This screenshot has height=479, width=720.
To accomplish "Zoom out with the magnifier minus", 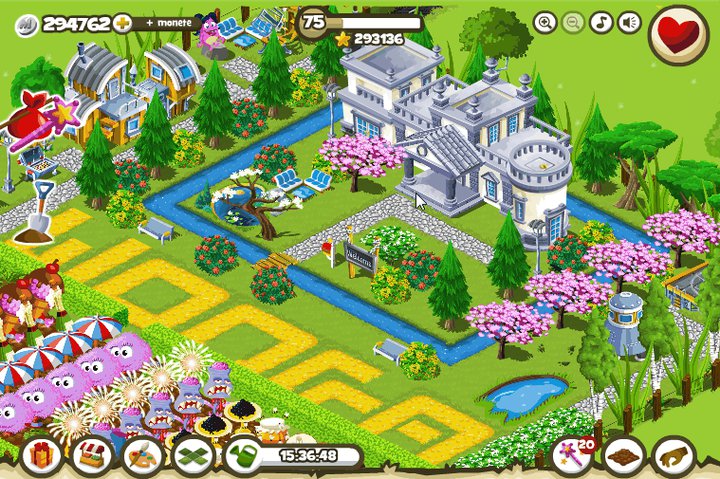I will tap(573, 22).
